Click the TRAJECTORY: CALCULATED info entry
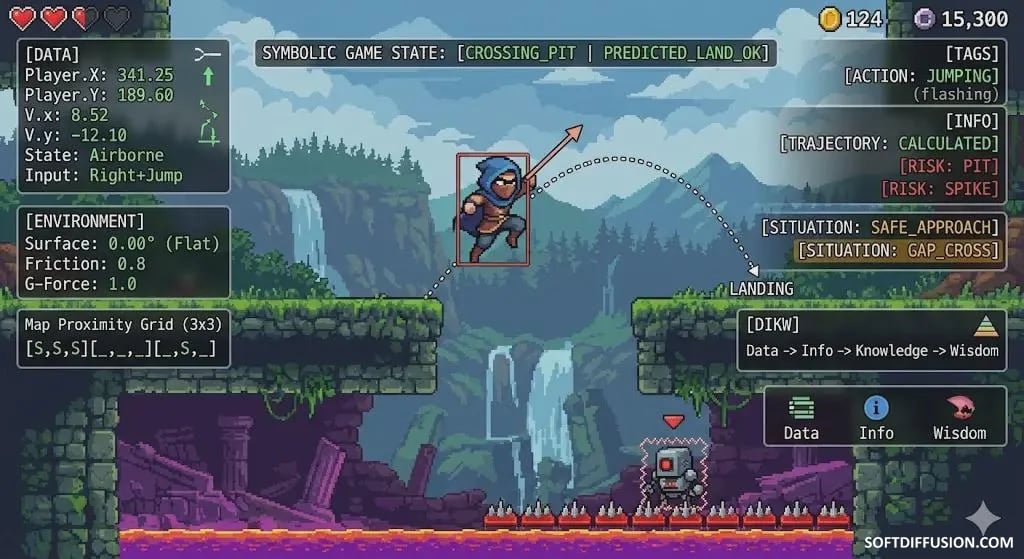Screen dimensions: 1024x559 (x=889, y=143)
